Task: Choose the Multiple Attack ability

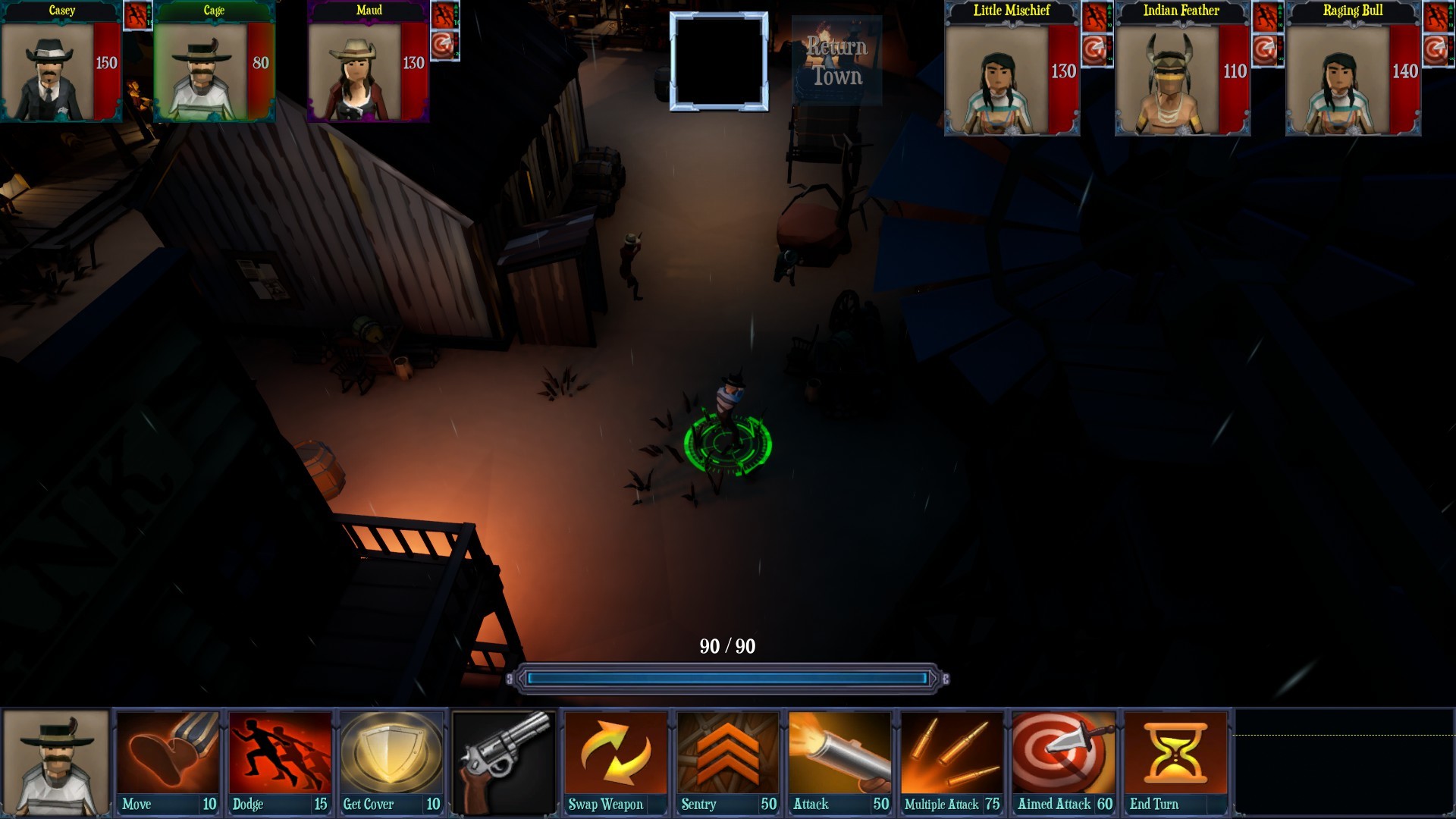Action: click(x=951, y=758)
